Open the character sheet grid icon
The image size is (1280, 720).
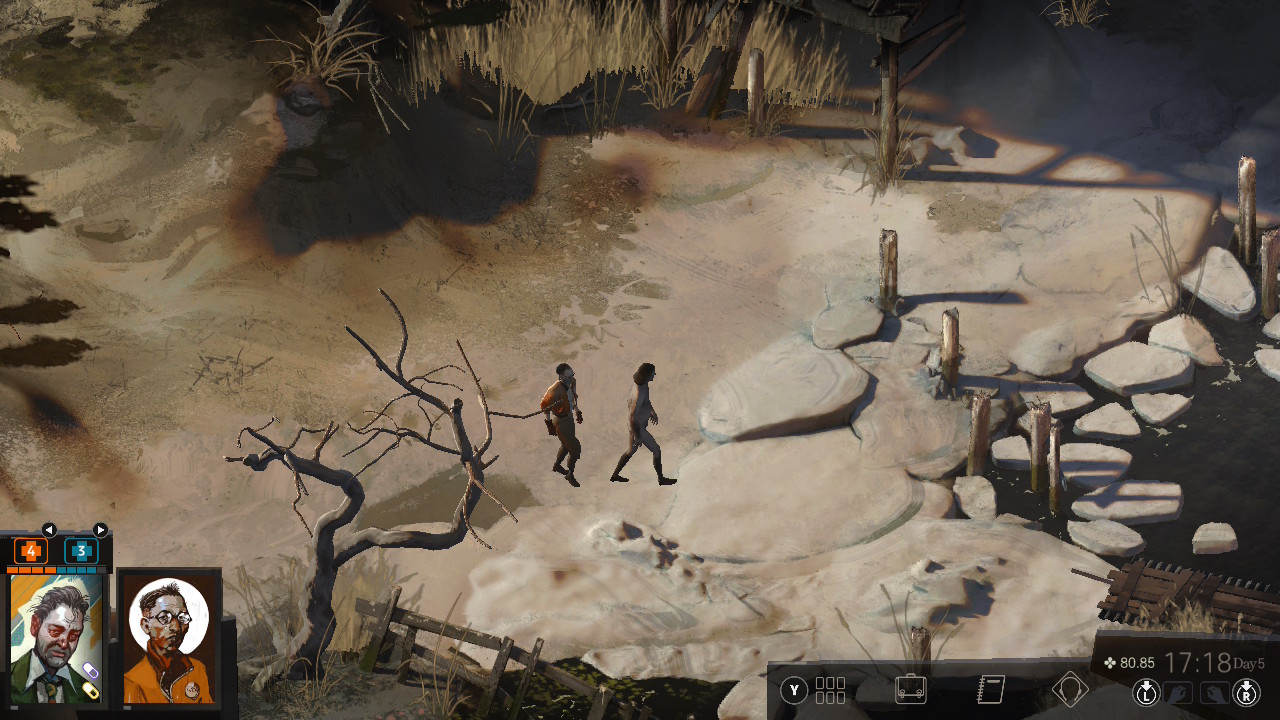[830, 690]
